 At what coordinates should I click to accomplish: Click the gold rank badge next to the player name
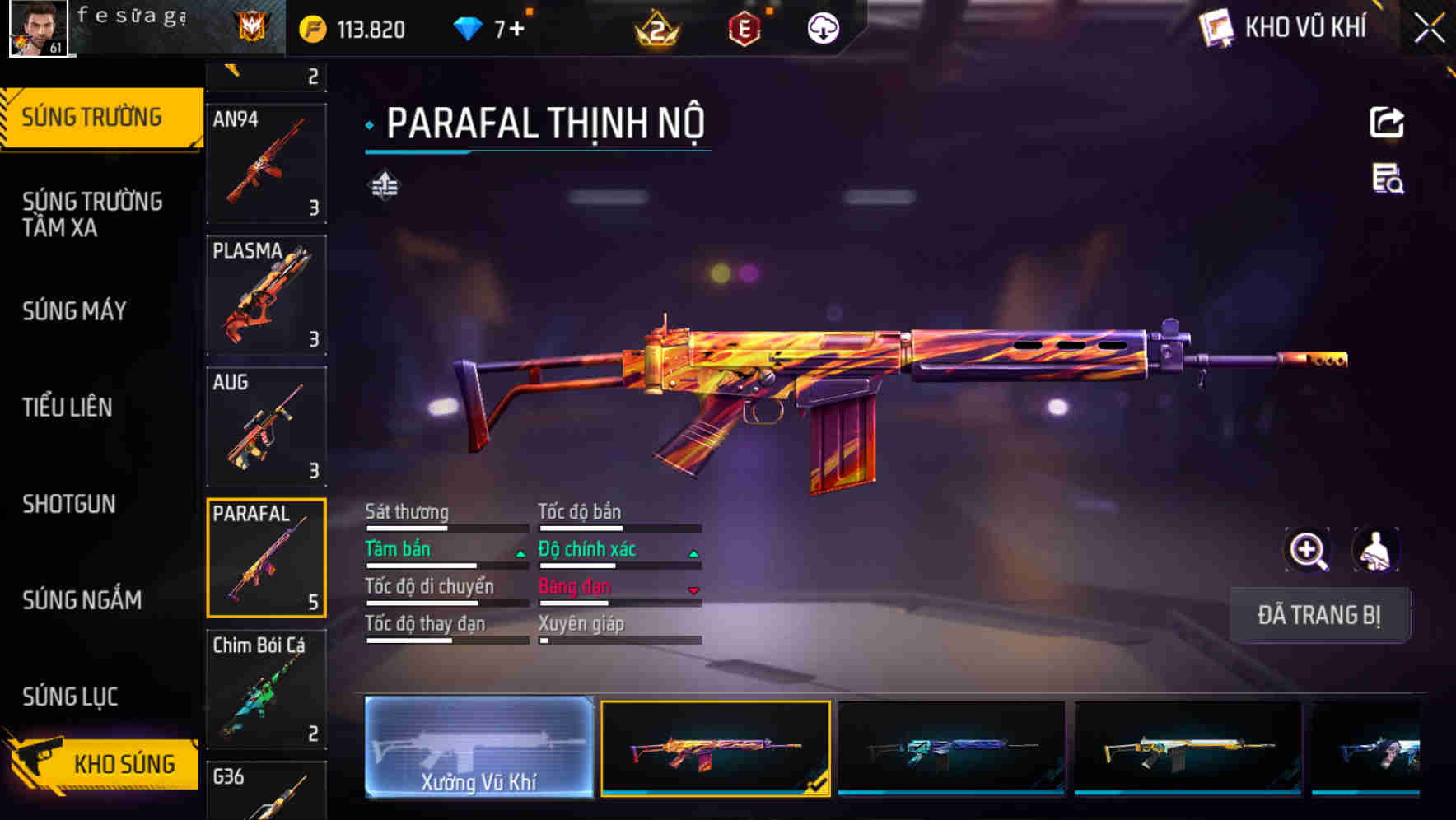pyautogui.click(x=252, y=27)
